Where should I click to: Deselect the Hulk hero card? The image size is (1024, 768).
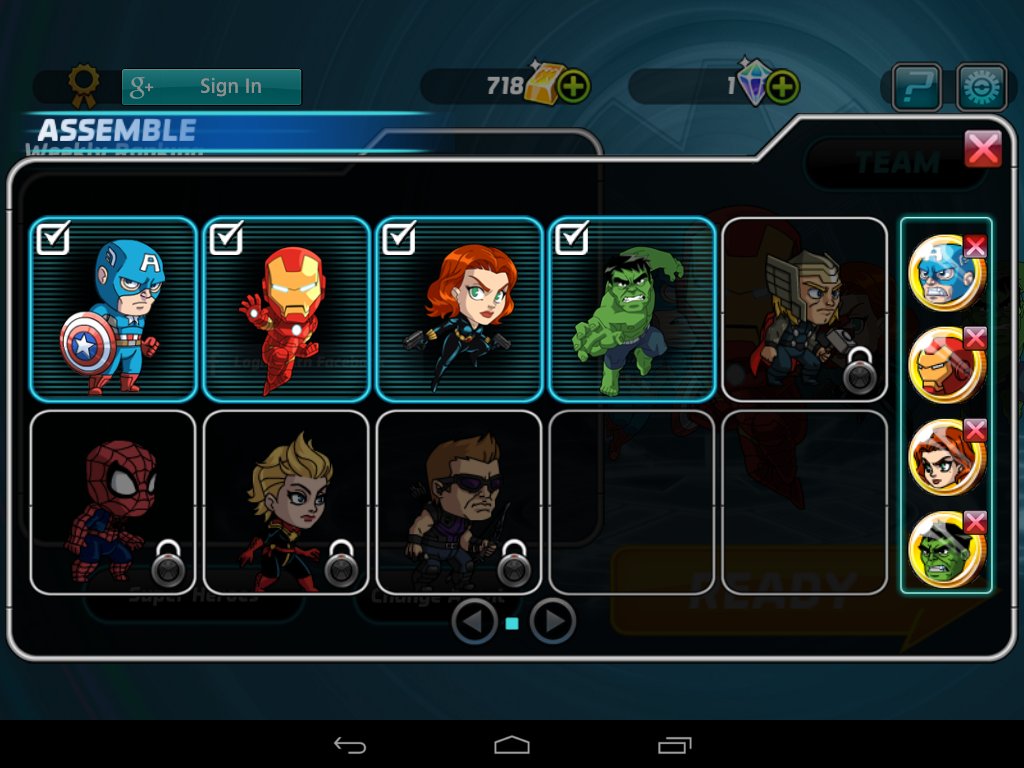click(632, 309)
